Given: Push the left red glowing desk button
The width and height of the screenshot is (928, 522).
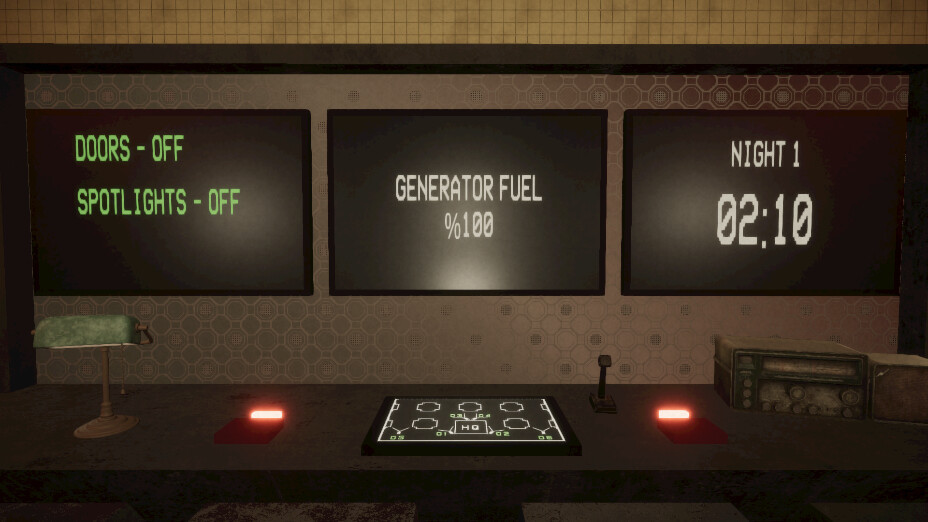Looking at the screenshot, I should point(266,415).
